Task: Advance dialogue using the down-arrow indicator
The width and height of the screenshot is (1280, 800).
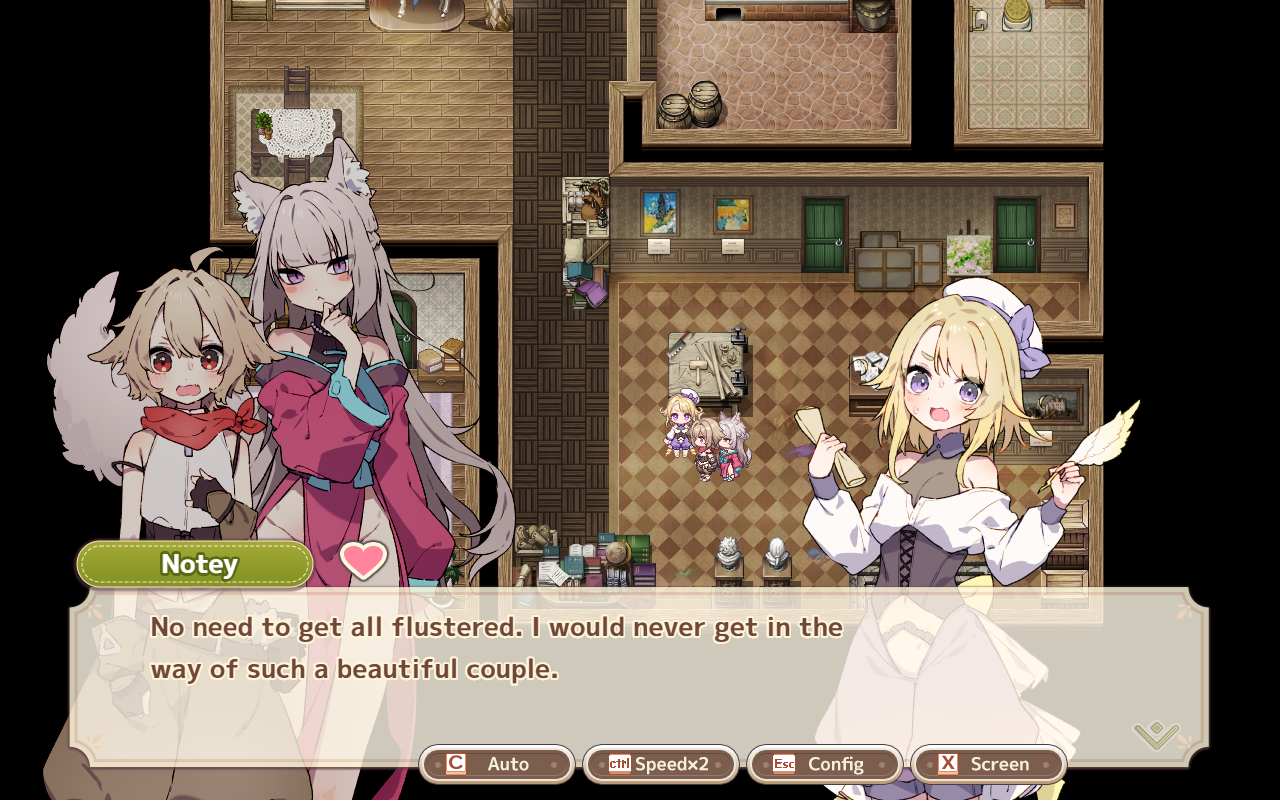Action: pyautogui.click(x=1156, y=735)
